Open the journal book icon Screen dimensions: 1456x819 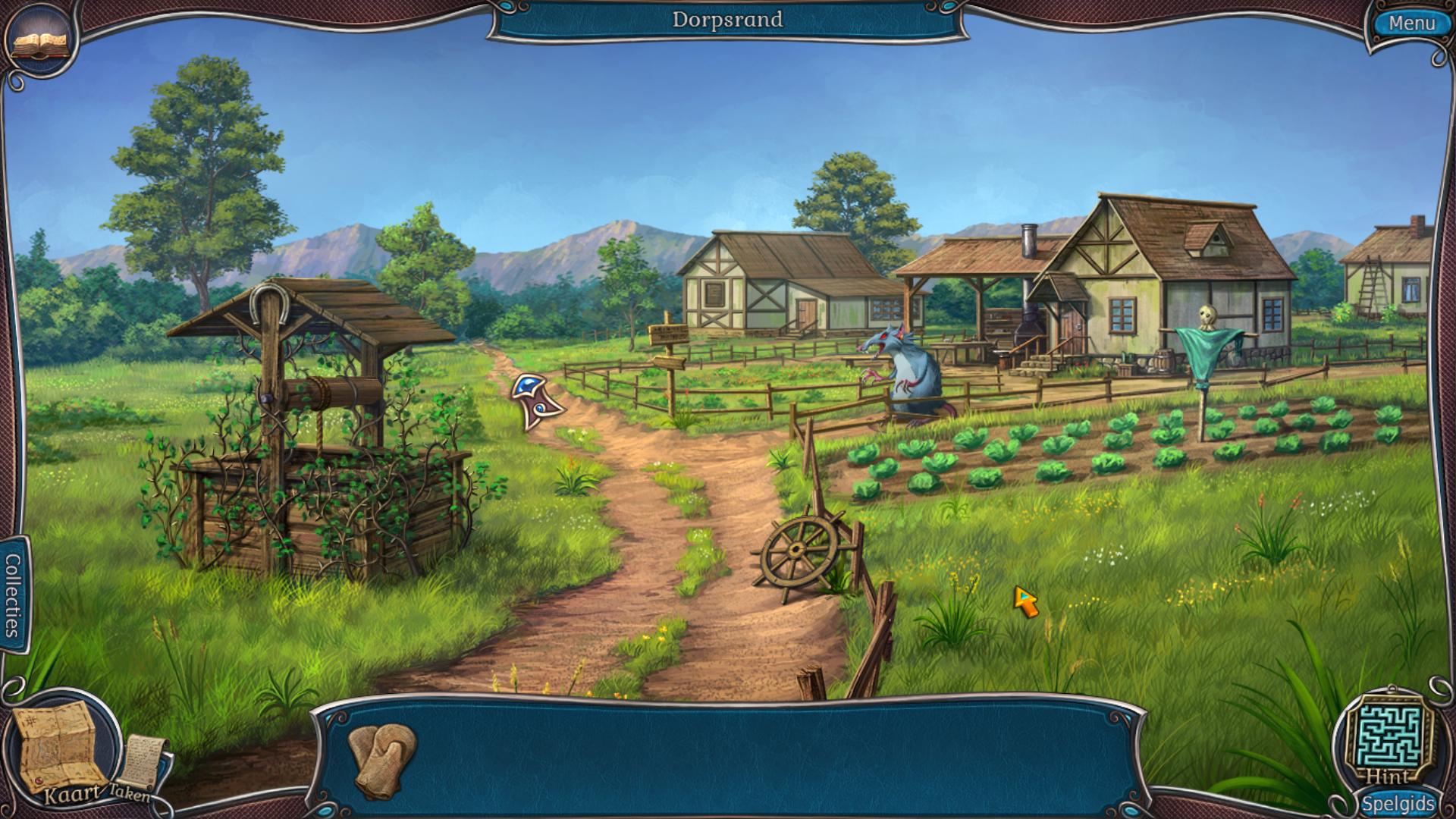(42, 42)
